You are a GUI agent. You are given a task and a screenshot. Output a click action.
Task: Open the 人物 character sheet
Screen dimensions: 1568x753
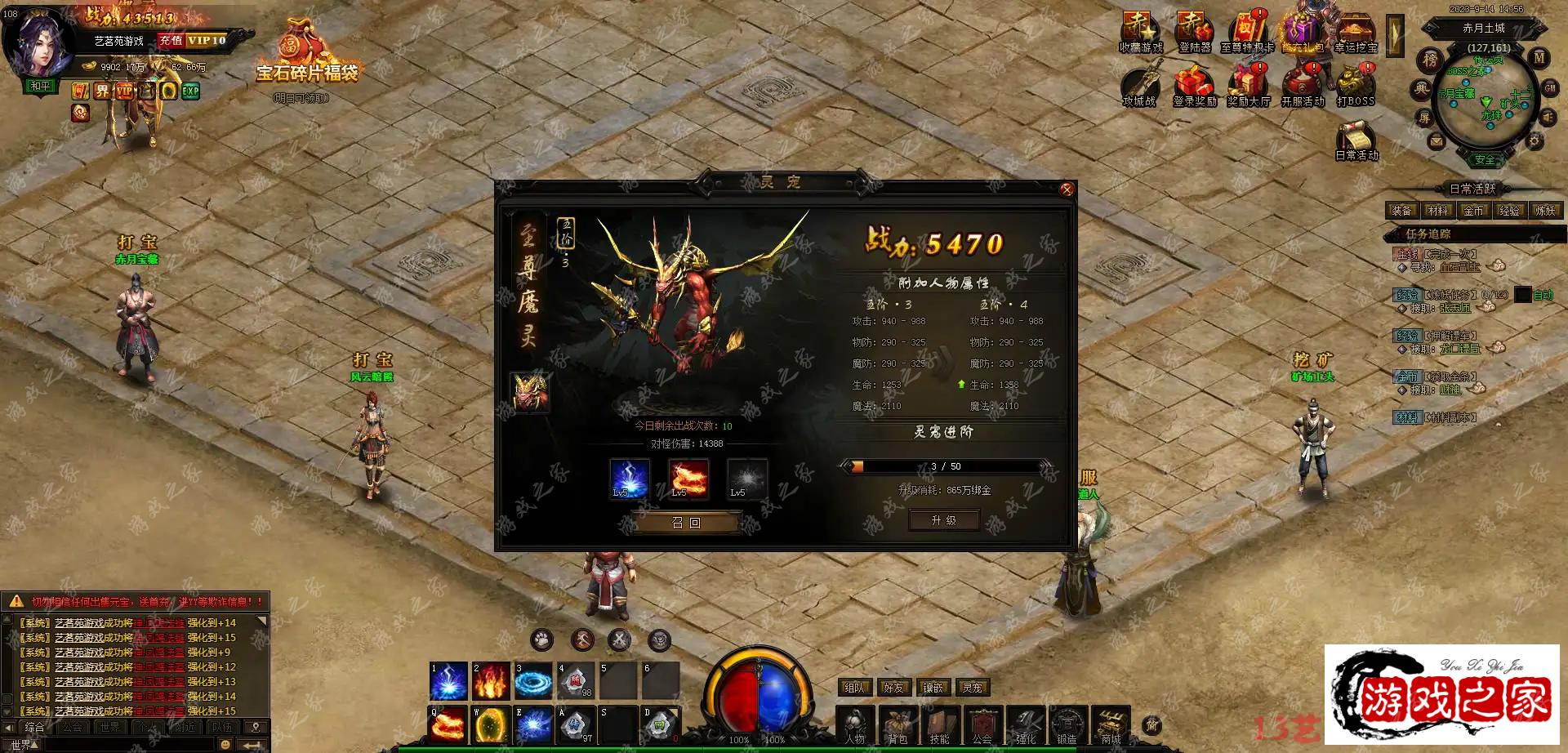855,725
